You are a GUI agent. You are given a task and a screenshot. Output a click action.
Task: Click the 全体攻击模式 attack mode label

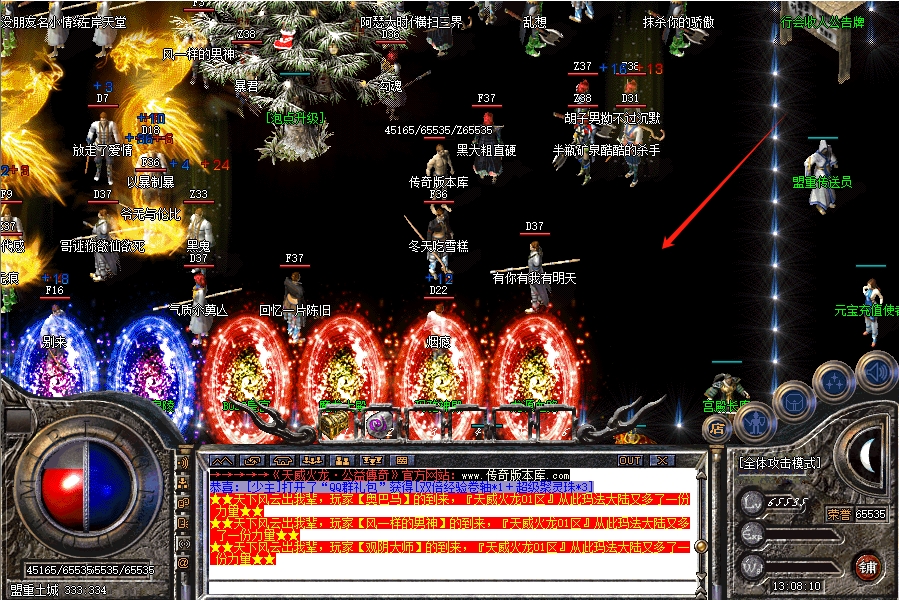point(780,463)
